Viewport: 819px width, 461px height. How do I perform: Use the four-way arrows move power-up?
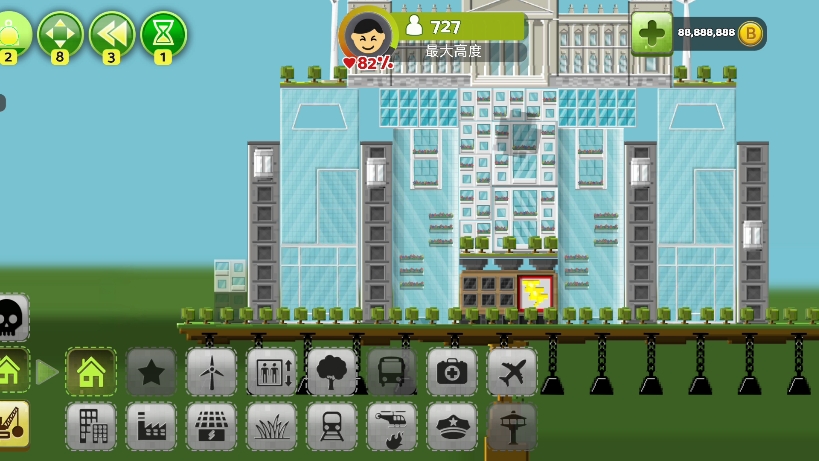click(60, 34)
